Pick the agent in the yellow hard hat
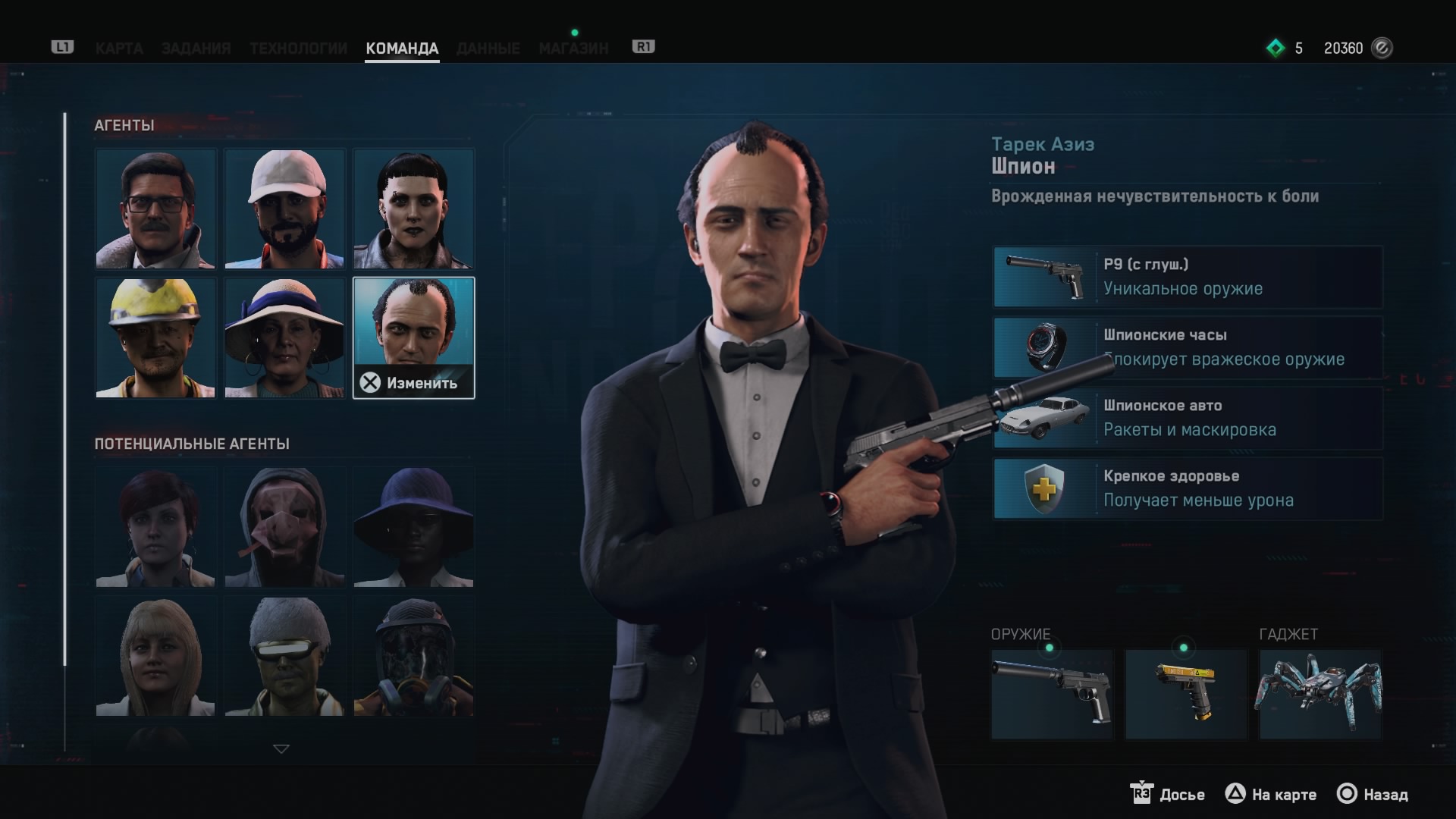Viewport: 1456px width, 819px height. coord(155,338)
